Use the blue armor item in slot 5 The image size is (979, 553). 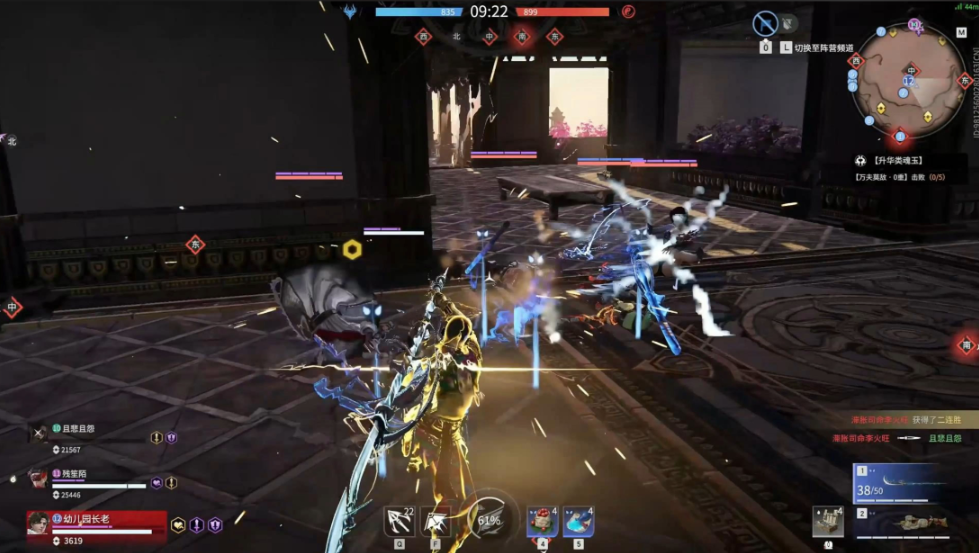click(x=578, y=521)
